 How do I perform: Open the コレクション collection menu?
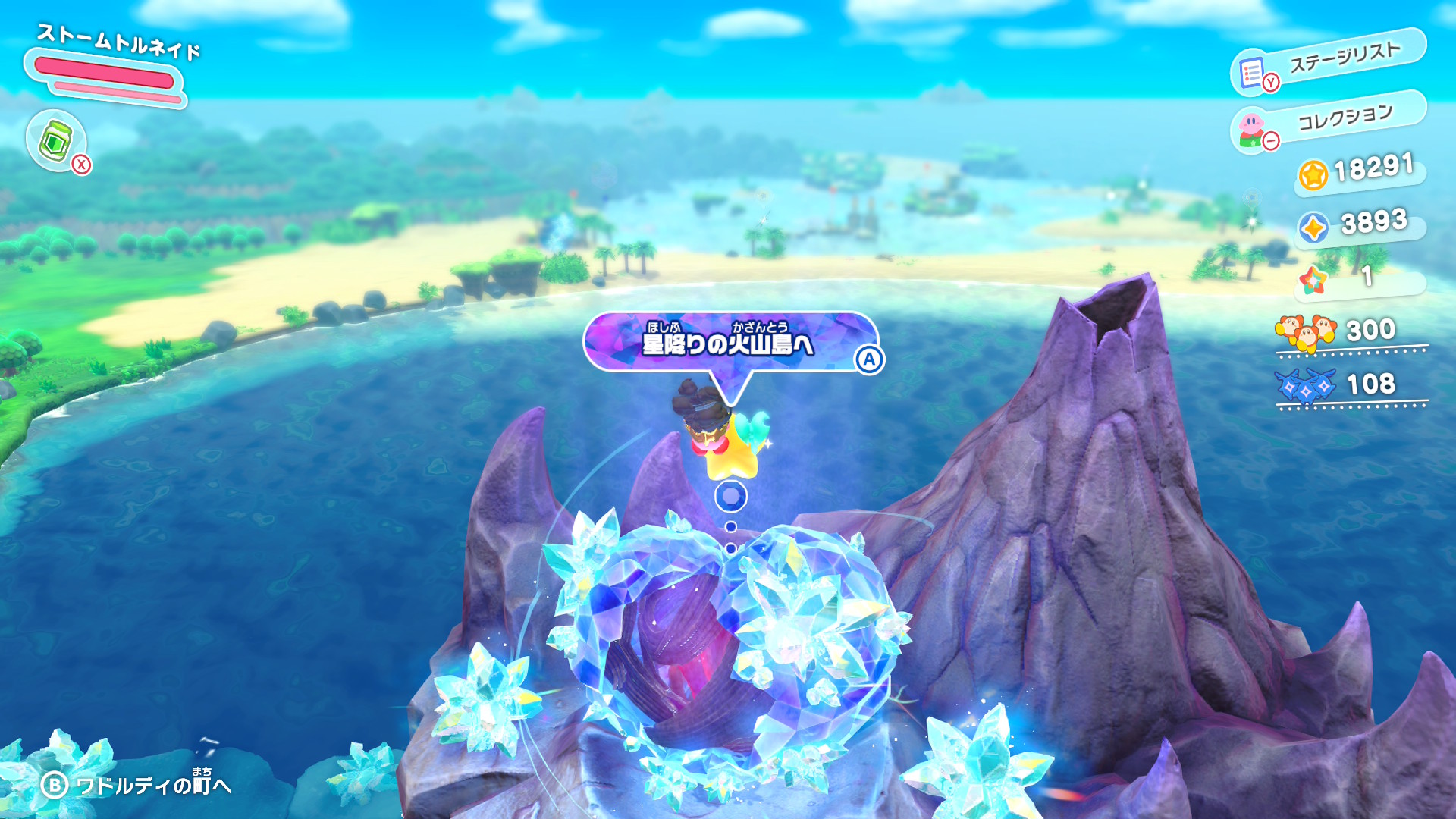[x=1329, y=121]
